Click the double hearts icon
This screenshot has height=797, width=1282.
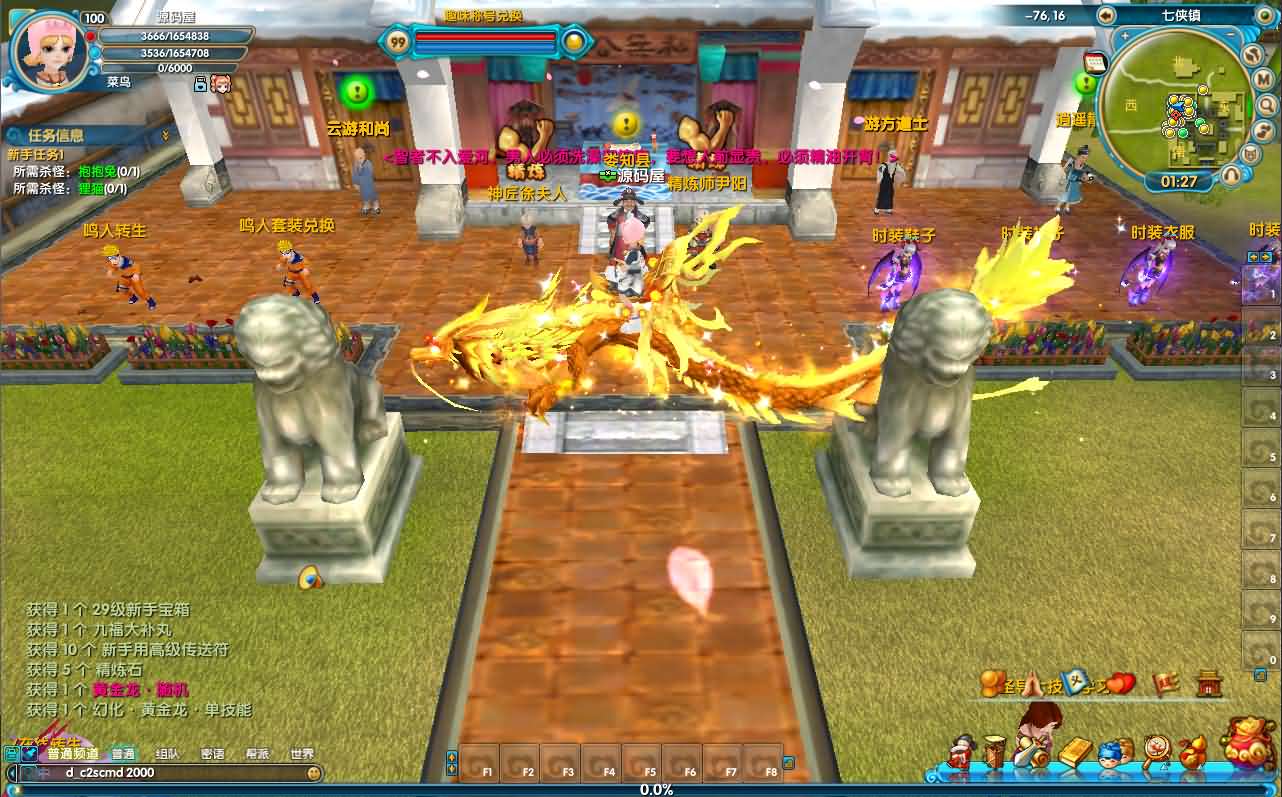1122,684
